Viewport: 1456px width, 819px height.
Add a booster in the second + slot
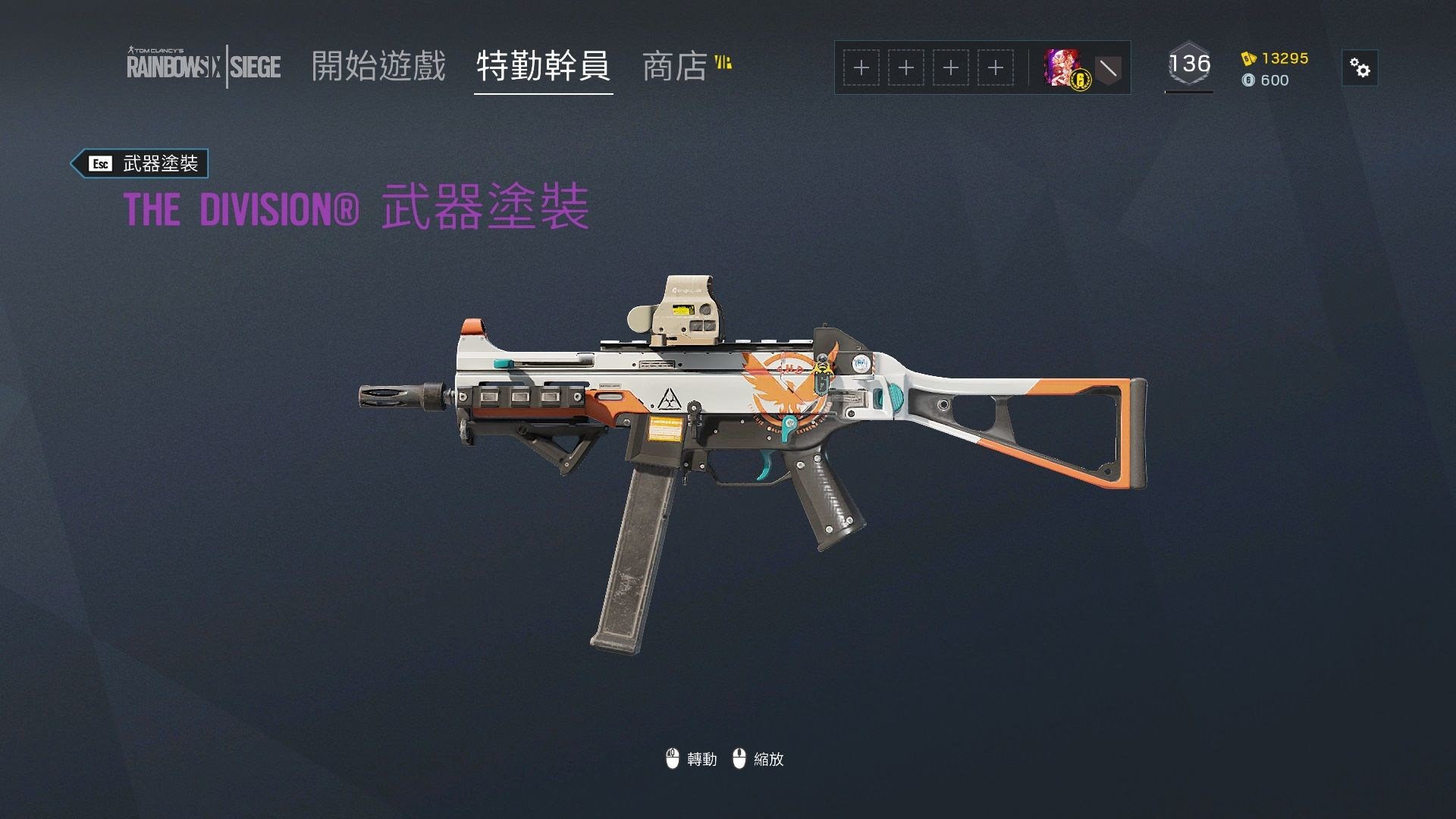click(x=905, y=67)
